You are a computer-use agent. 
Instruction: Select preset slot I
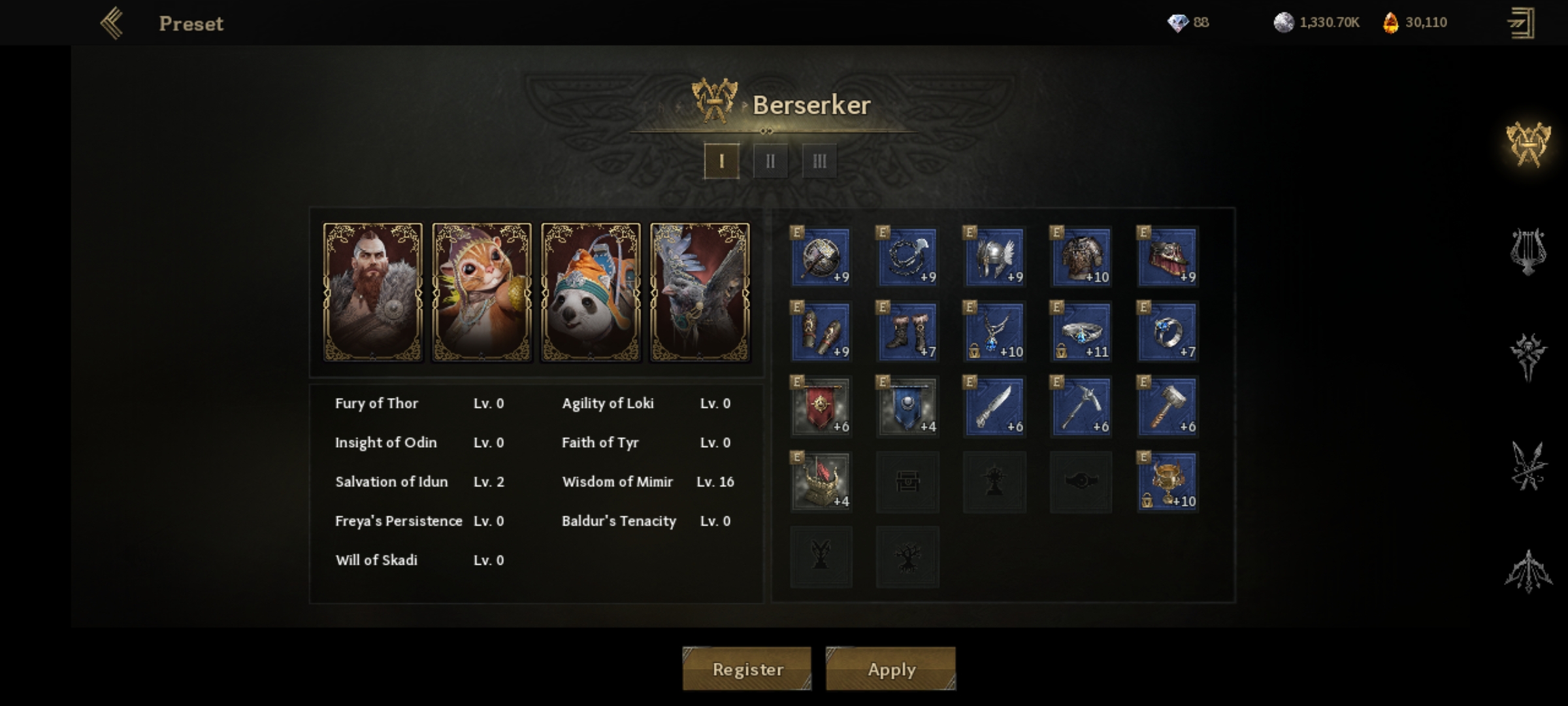point(721,161)
